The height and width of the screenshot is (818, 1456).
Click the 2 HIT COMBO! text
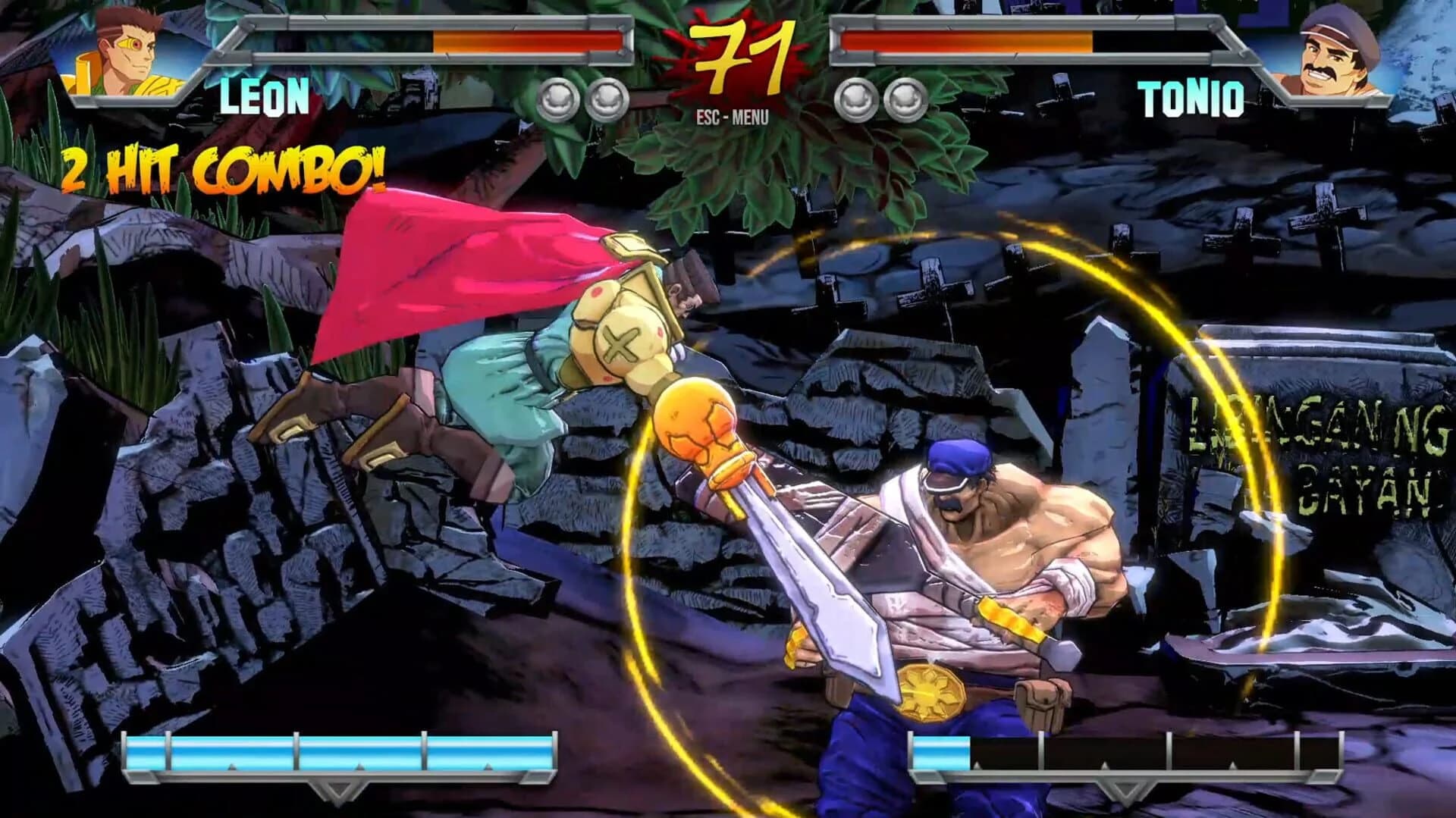(224, 168)
